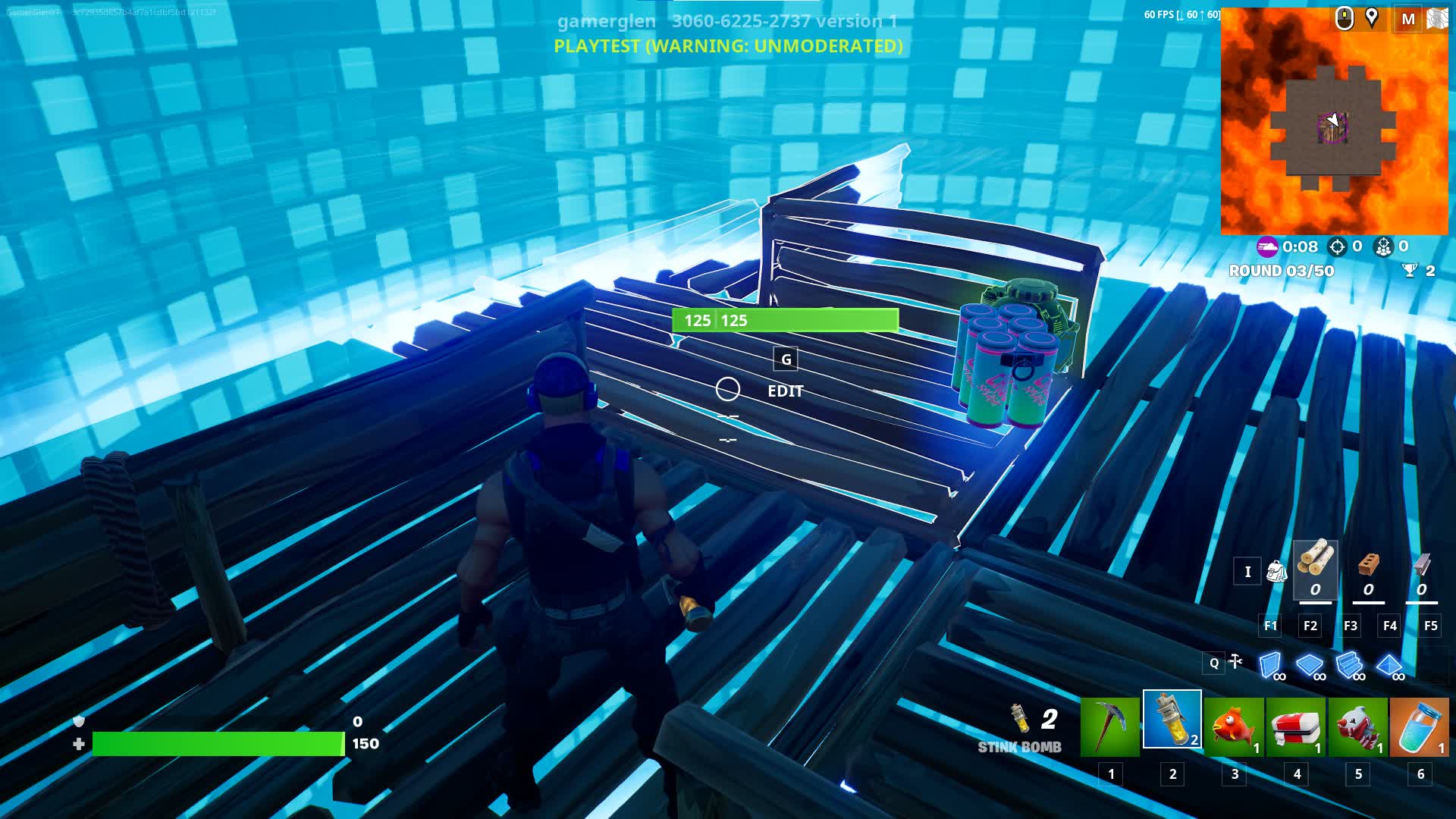The image size is (1456, 819).
Task: Toggle the fullscreen map with the M button
Action: pyautogui.click(x=1408, y=20)
